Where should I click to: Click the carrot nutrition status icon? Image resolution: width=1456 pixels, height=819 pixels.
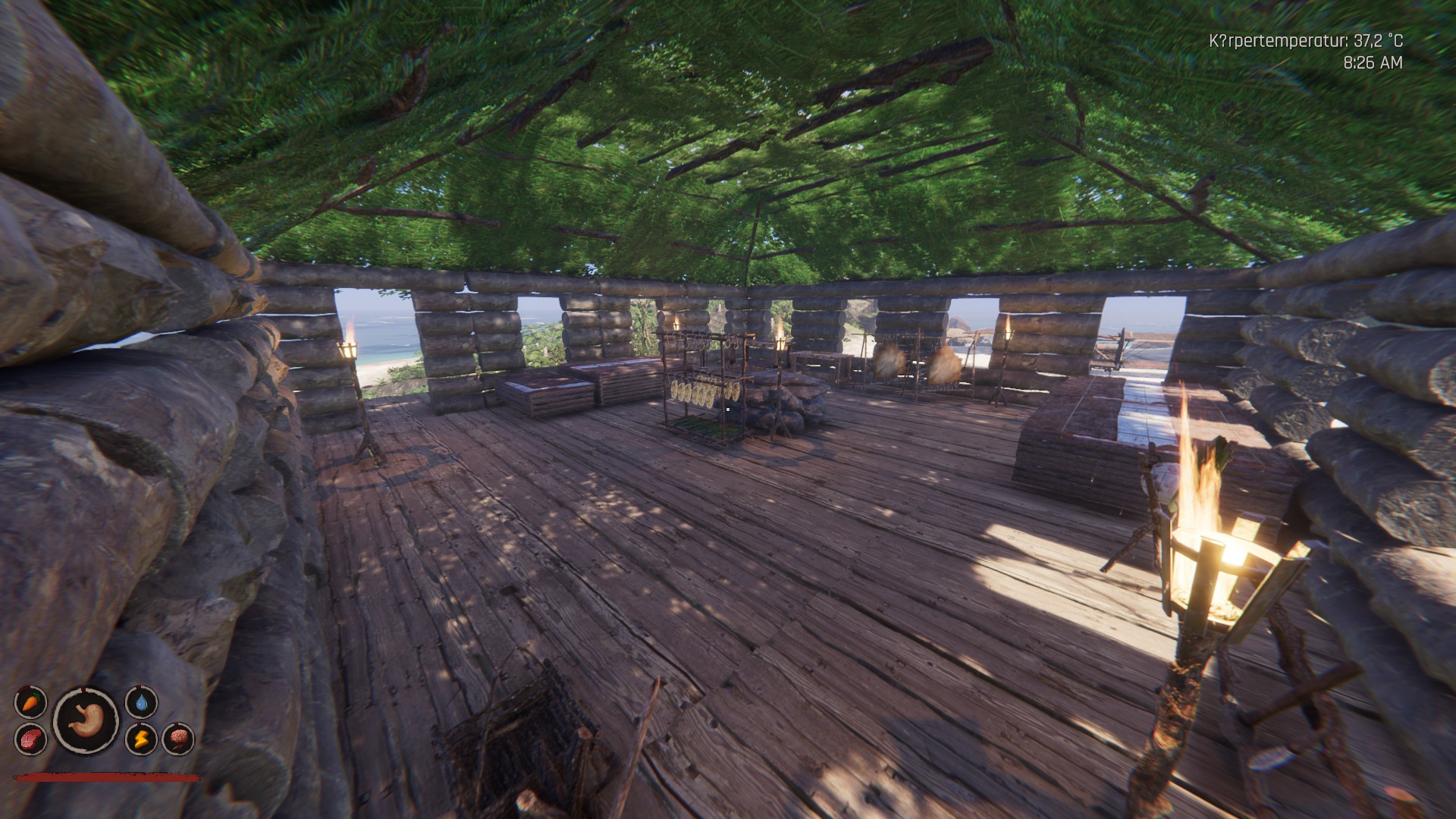[31, 702]
